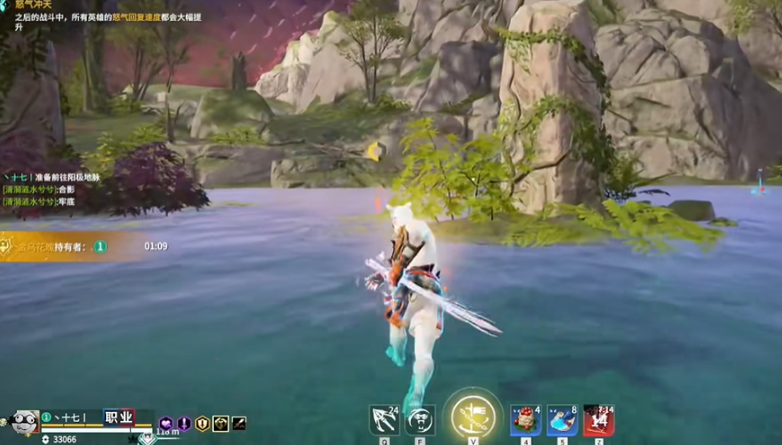782x445 pixels.
Task: Use the red berry basket item
Action: [526, 420]
